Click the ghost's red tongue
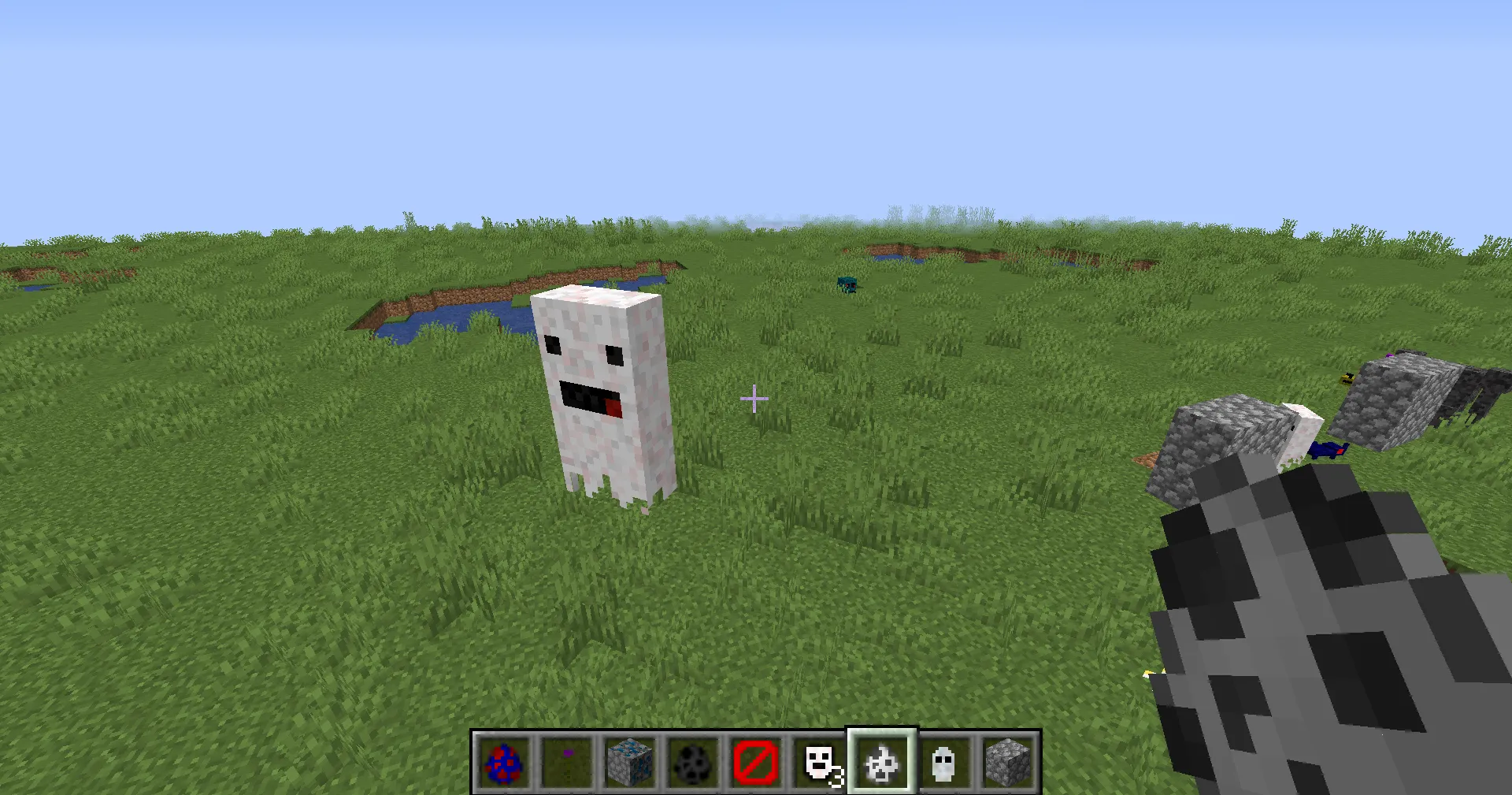The image size is (1512, 795). pyautogui.click(x=613, y=409)
